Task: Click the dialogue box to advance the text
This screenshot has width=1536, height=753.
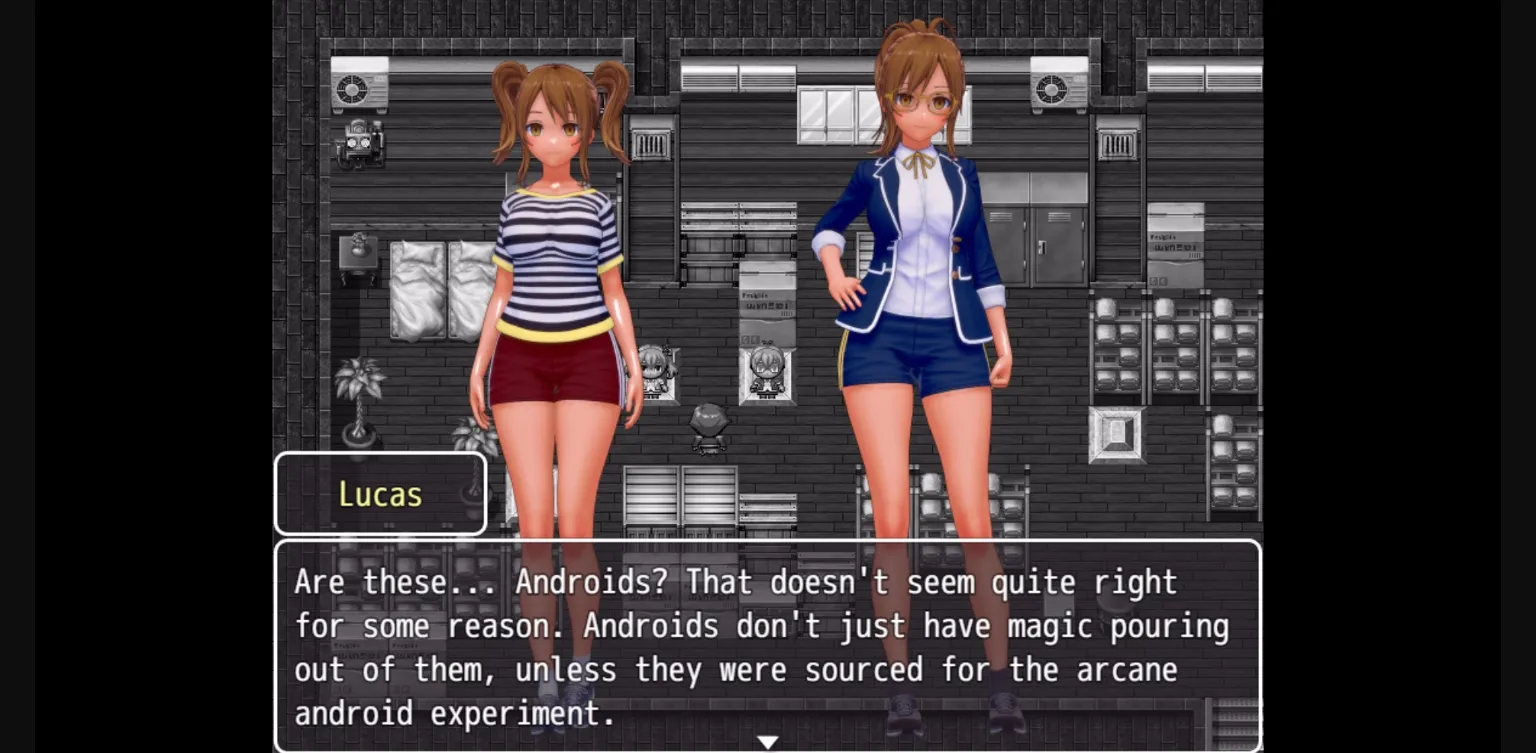Action: [x=768, y=645]
